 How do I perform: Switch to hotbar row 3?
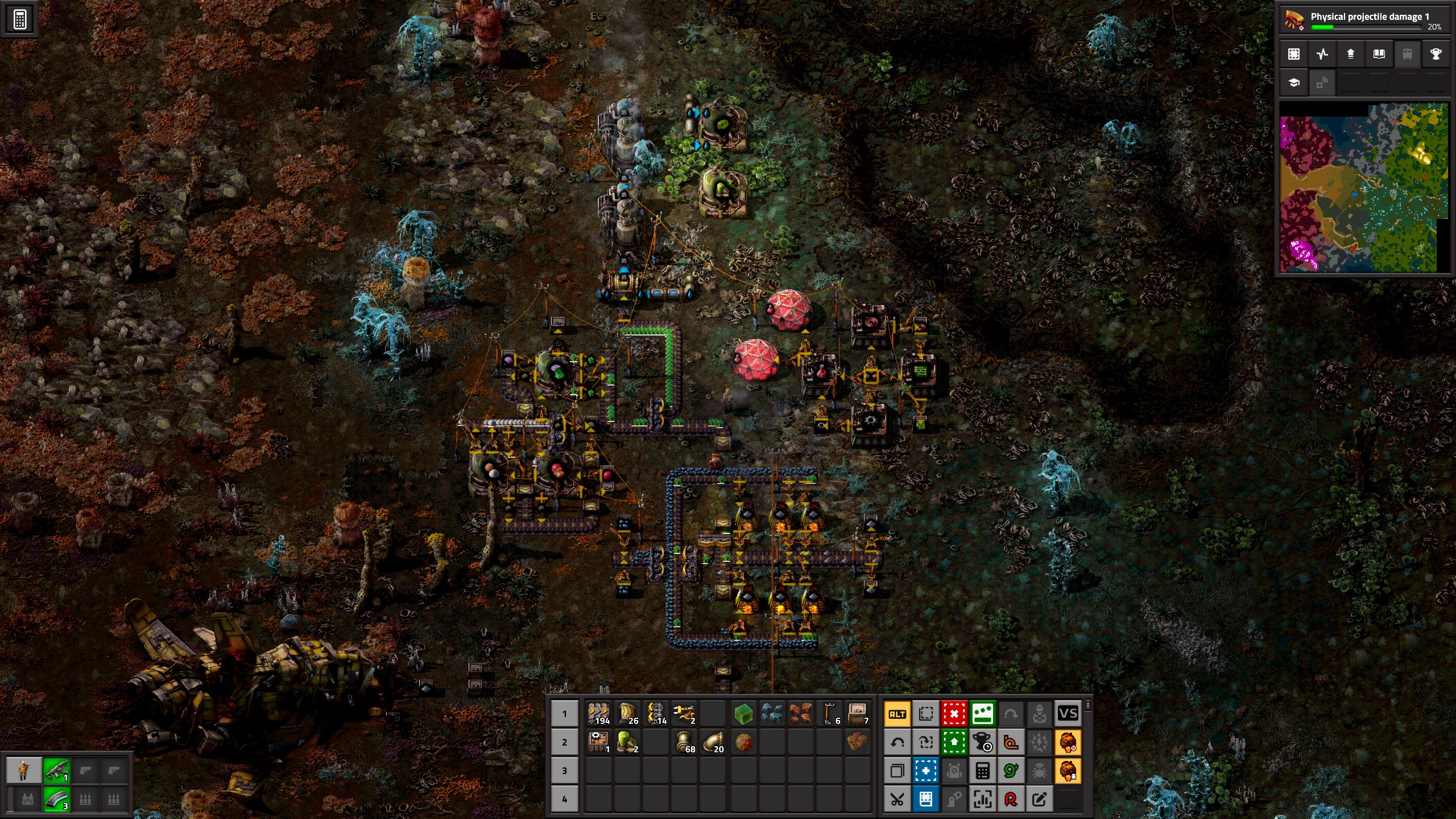click(x=564, y=771)
